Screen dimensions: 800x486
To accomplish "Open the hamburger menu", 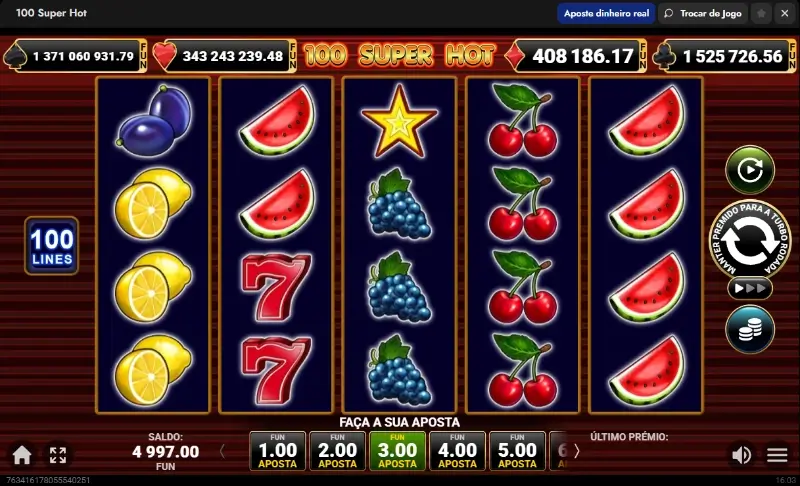I will (777, 456).
